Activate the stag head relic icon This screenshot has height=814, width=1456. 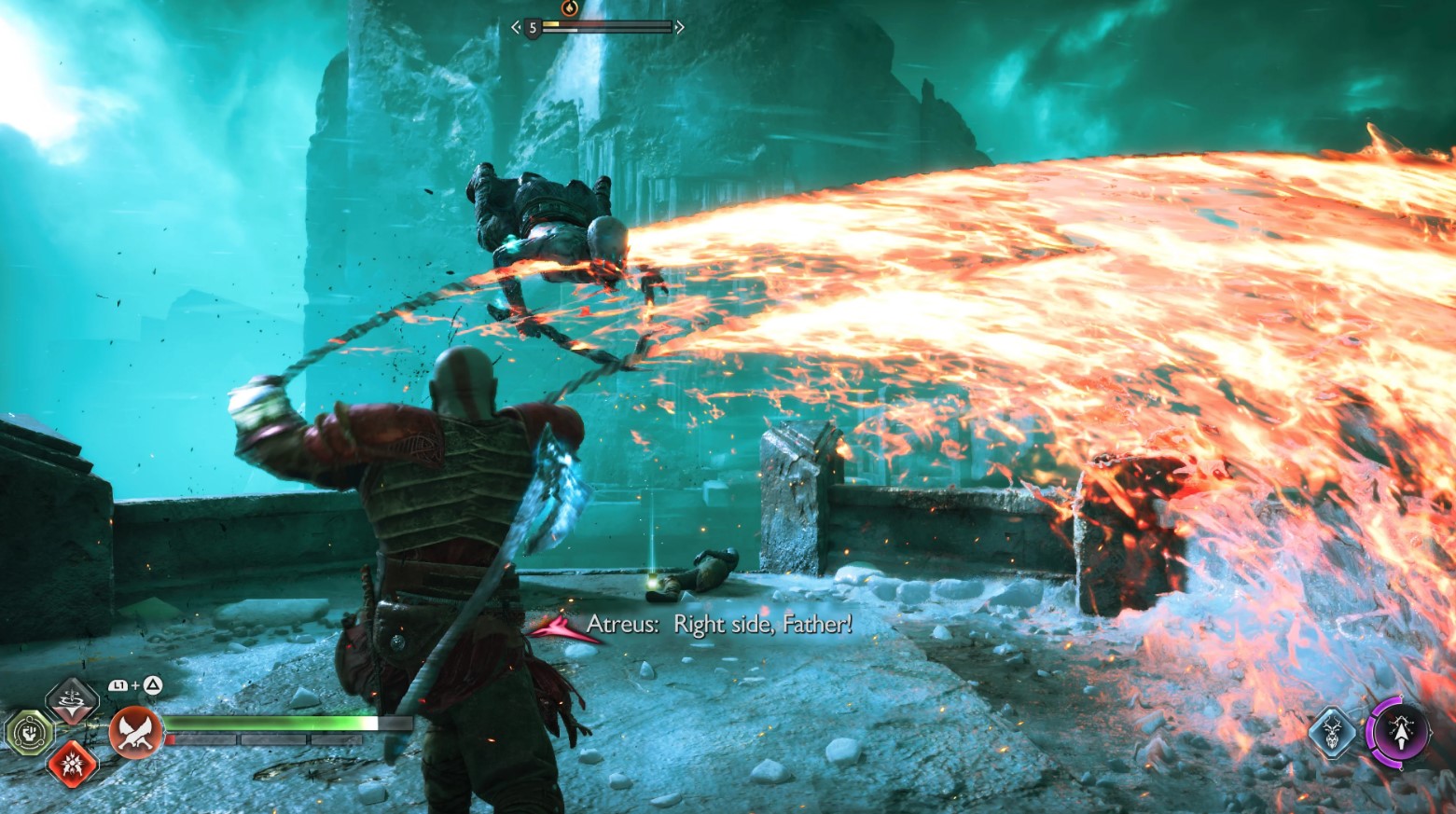(x=1332, y=731)
